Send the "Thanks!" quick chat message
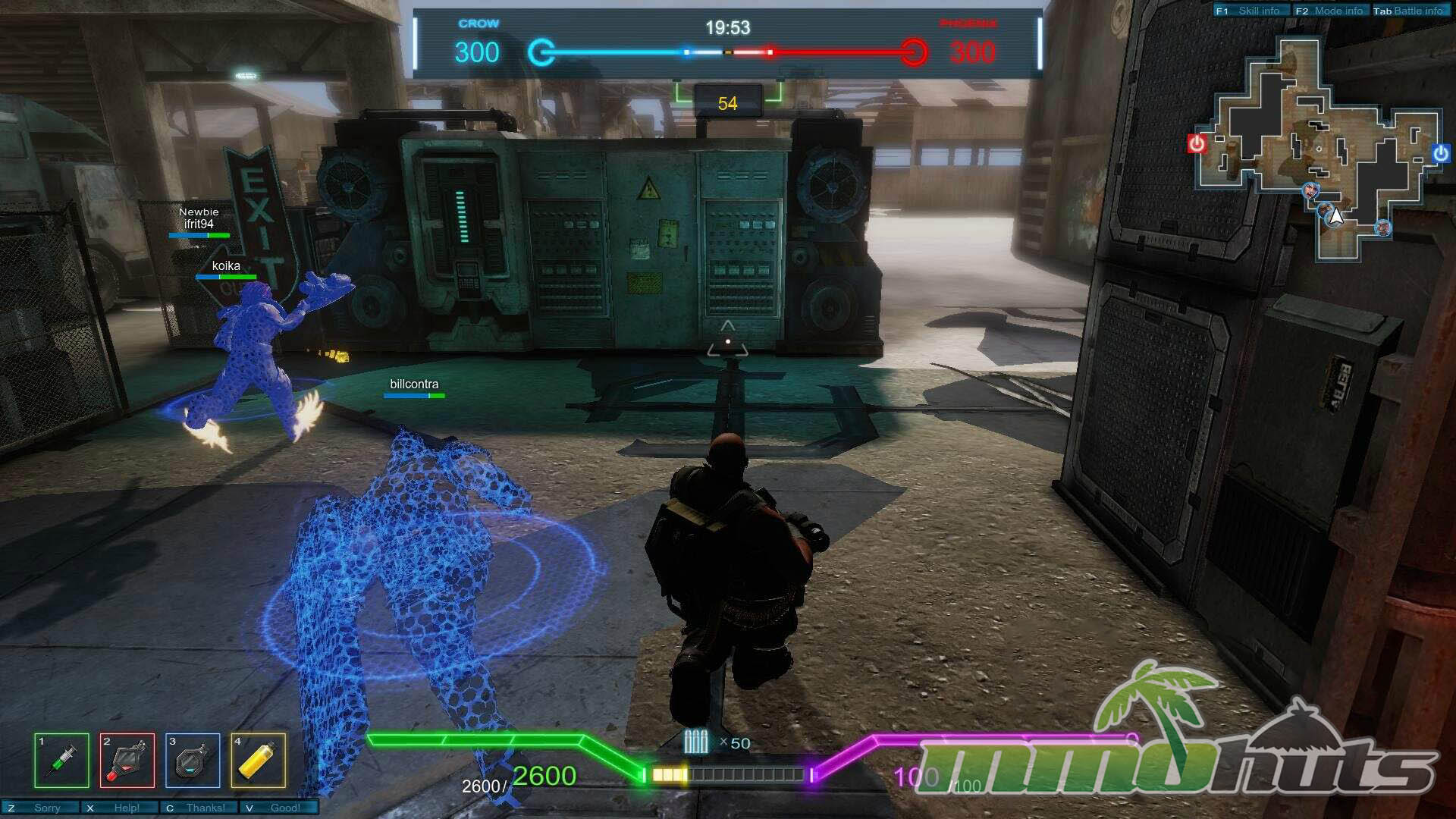The image size is (1456, 819). [199, 808]
